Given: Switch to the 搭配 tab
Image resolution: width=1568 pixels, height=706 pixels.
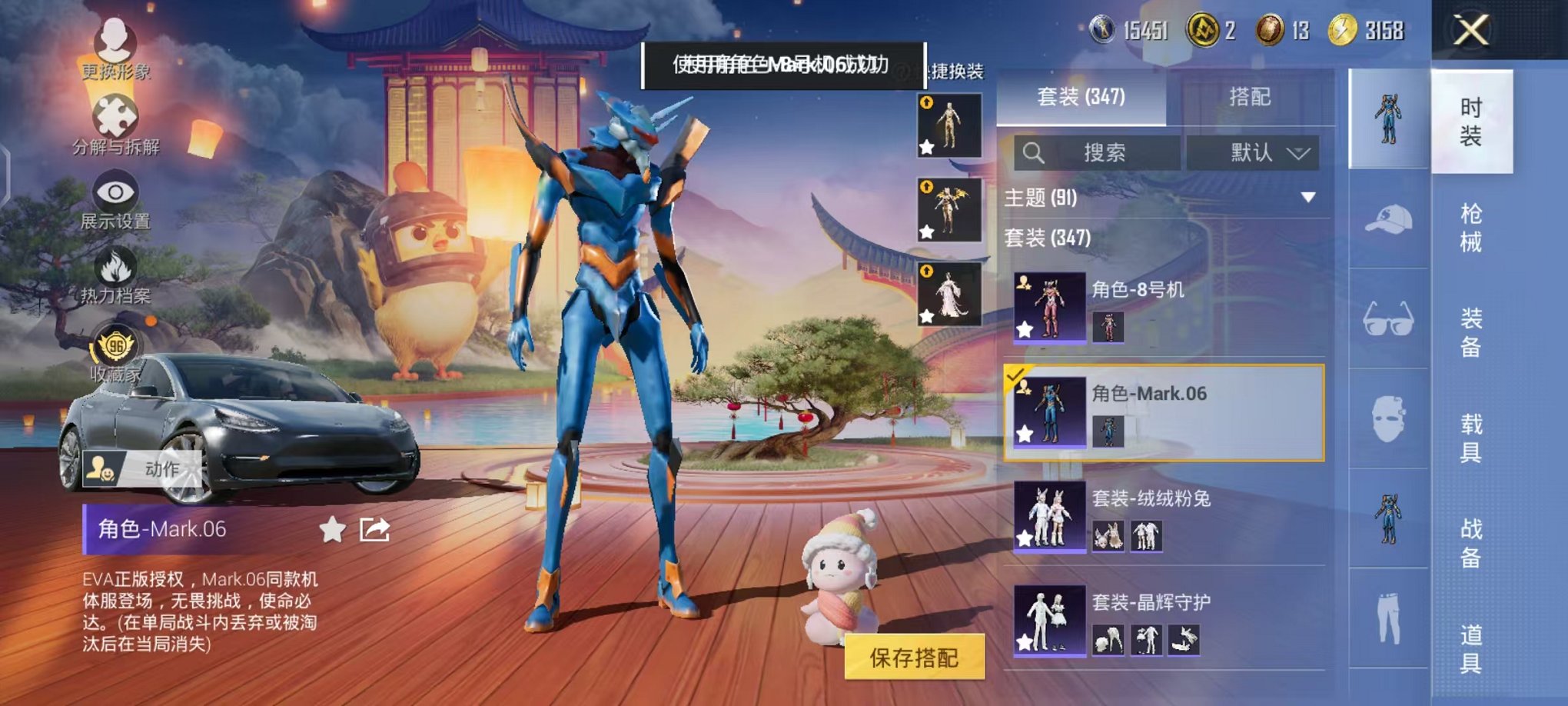Looking at the screenshot, I should tap(1250, 97).
